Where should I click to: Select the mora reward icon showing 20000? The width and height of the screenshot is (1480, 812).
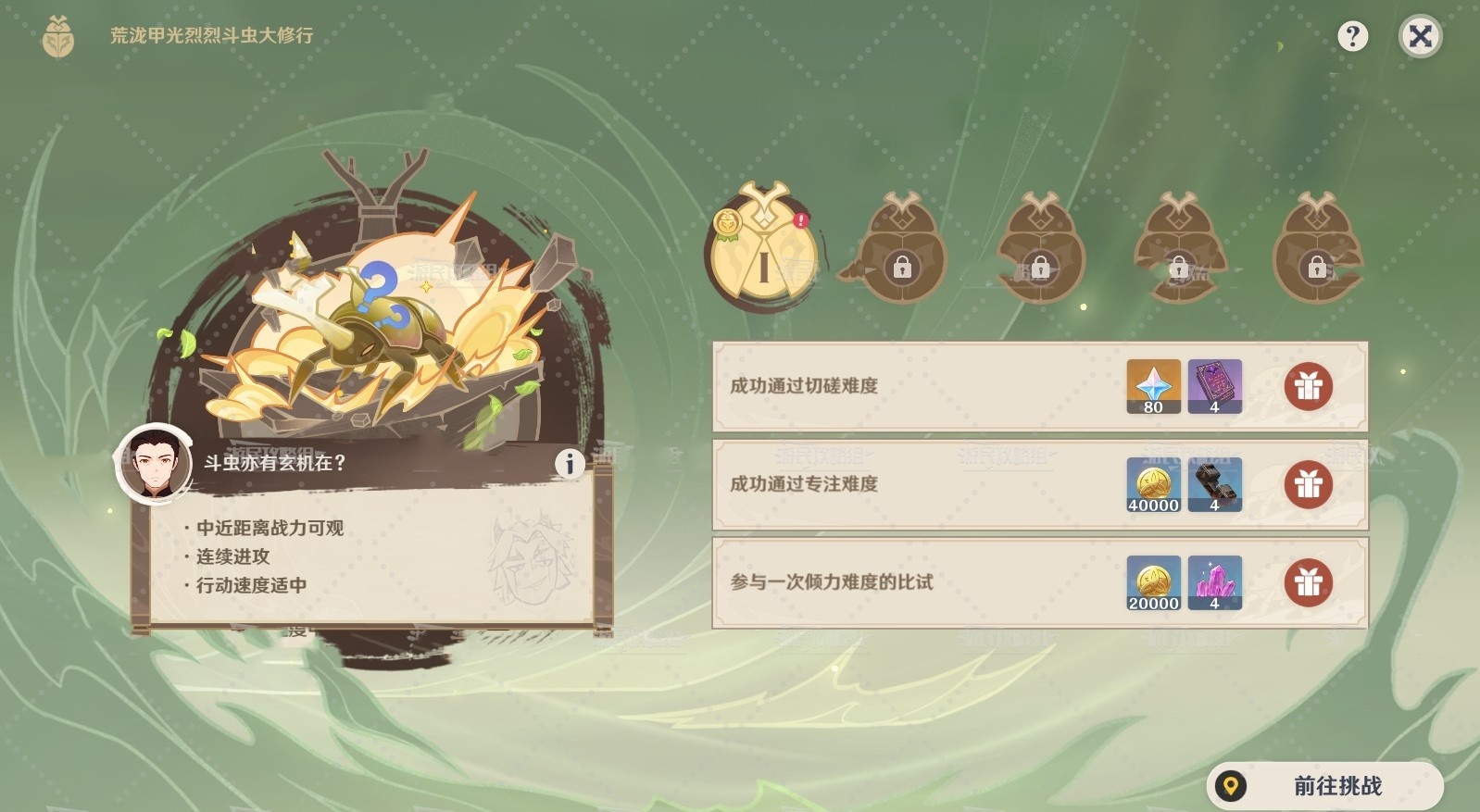[1154, 583]
